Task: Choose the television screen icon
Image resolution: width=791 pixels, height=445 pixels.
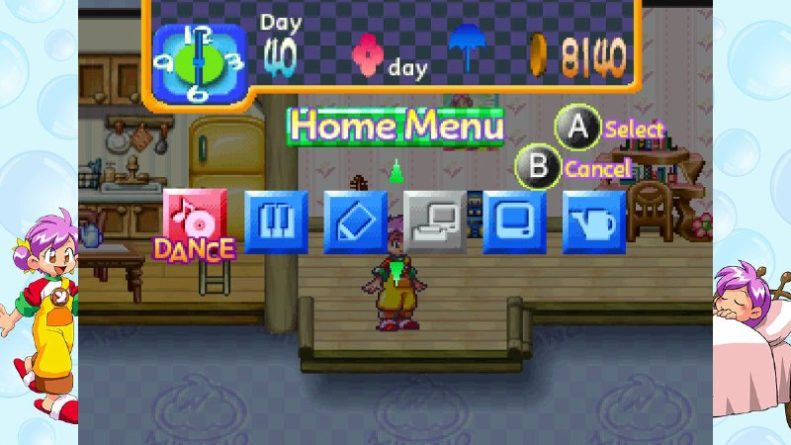Action: pyautogui.click(x=514, y=221)
